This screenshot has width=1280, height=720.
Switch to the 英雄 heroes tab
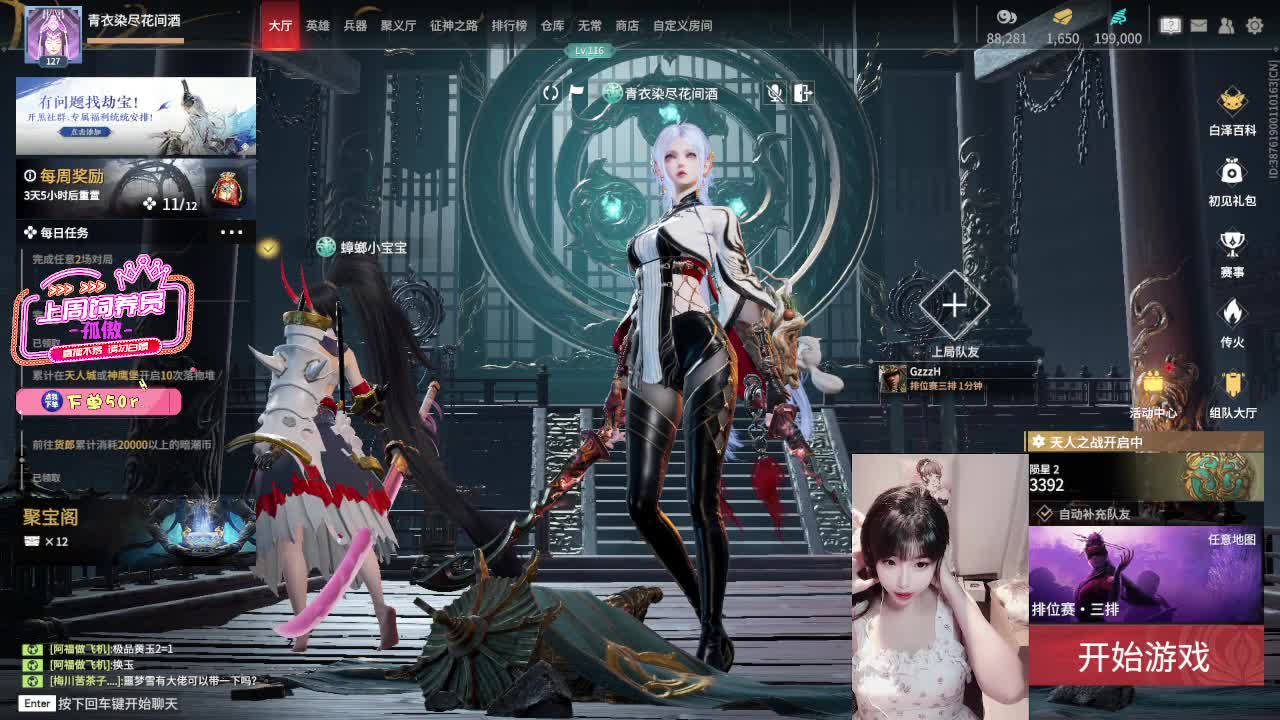[316, 26]
